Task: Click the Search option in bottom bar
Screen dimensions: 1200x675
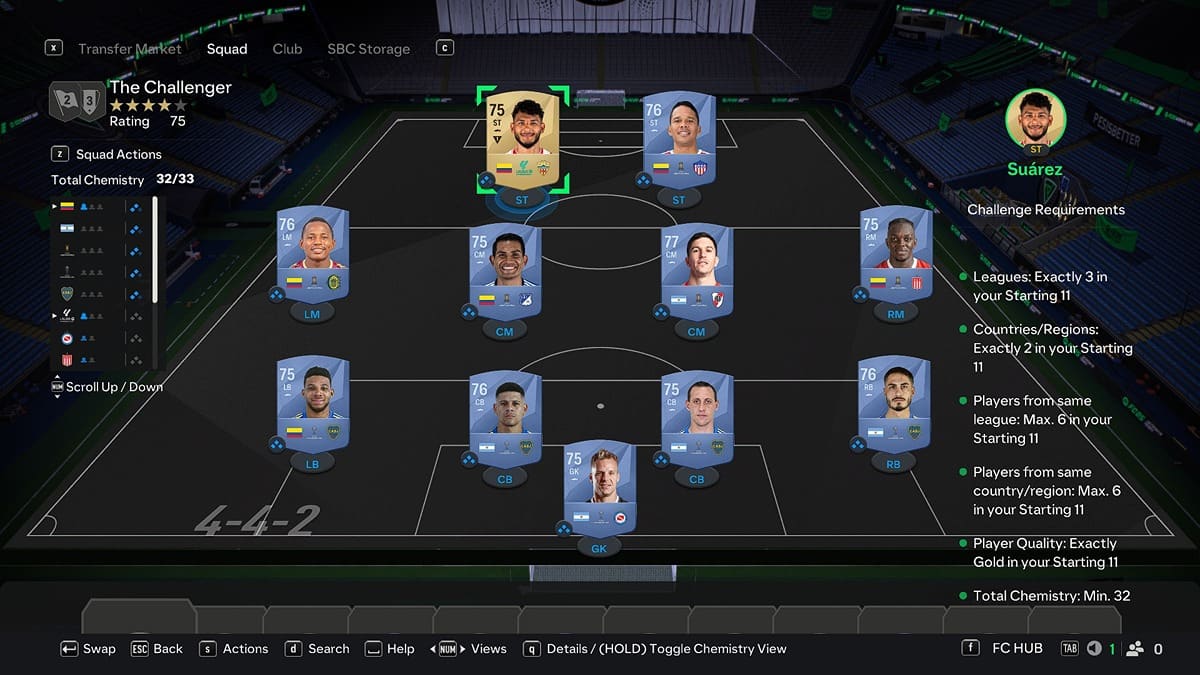Action: coord(328,649)
